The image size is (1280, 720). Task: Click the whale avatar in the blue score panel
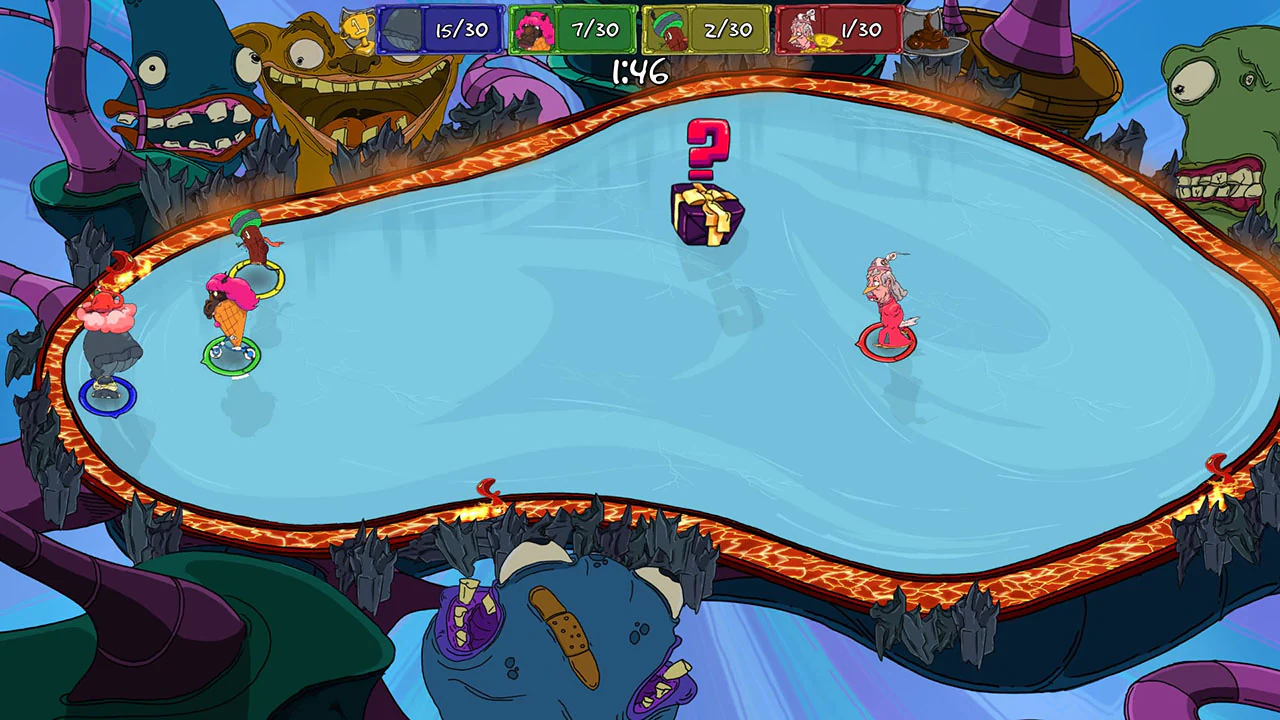404,28
